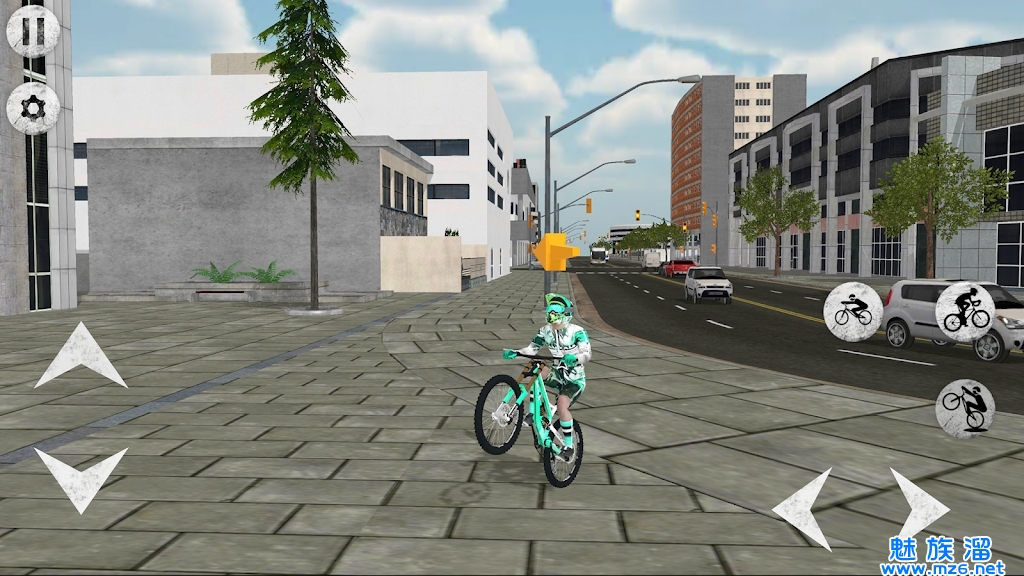
Task: Select the crouched rider trick button
Action: coord(853,311)
